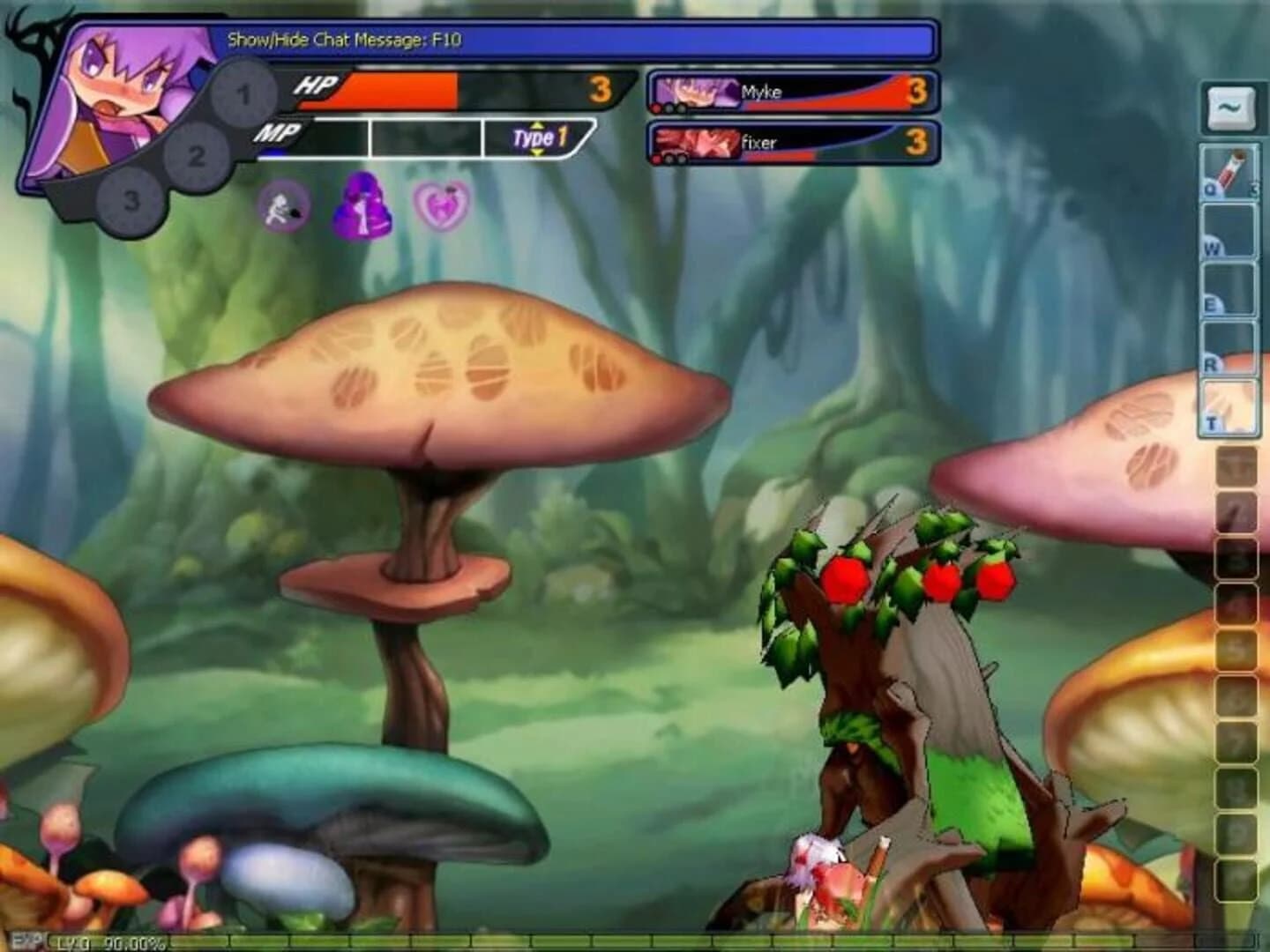Click the potion in the Q quickslot
Screen dimensions: 1270x952
tap(1229, 172)
